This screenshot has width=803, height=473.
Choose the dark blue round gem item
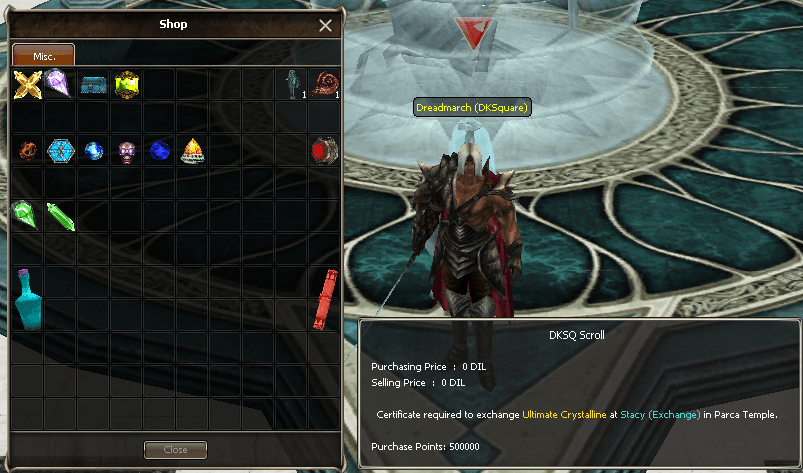(x=159, y=150)
